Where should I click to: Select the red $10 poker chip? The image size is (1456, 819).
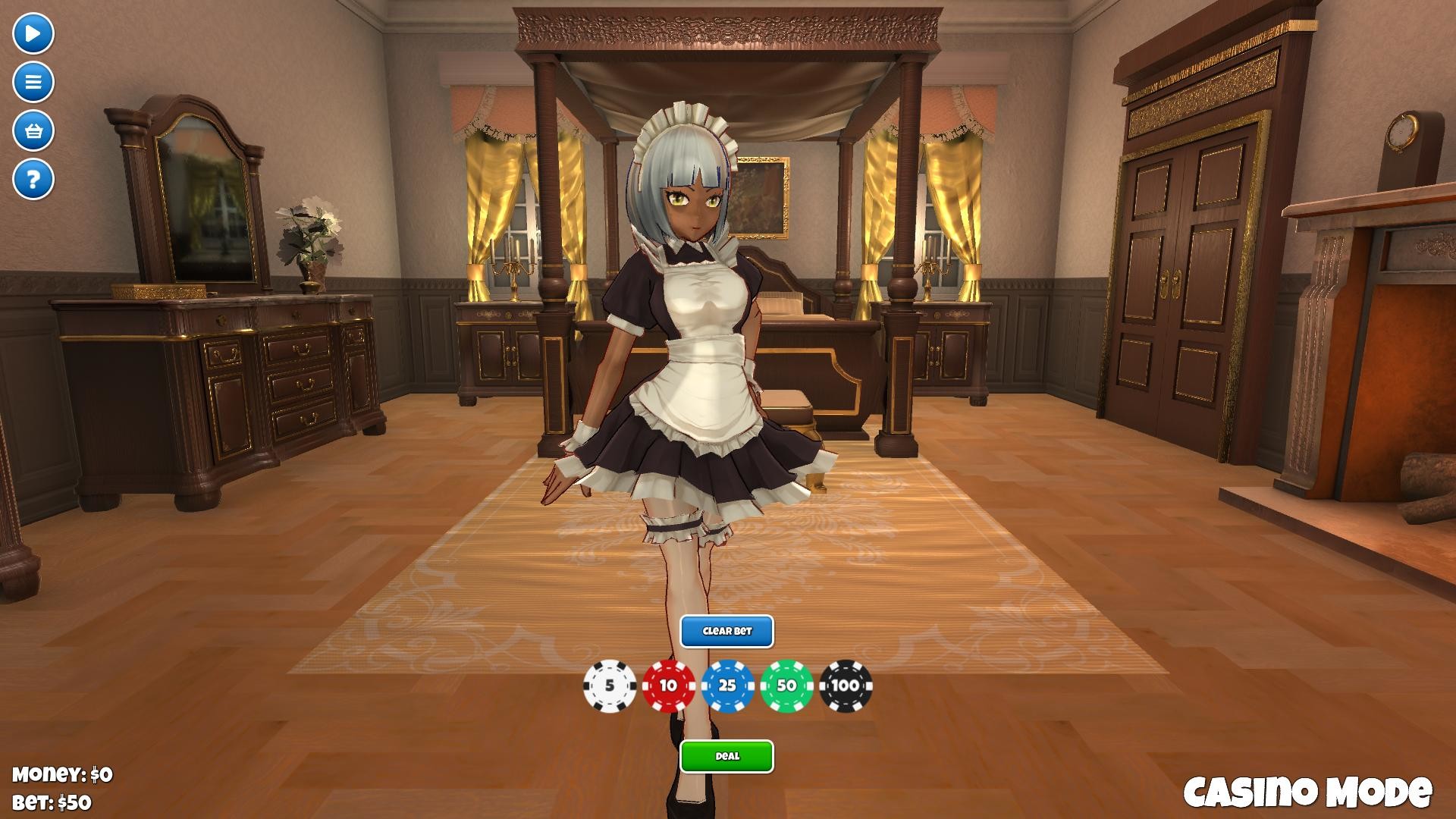click(668, 687)
